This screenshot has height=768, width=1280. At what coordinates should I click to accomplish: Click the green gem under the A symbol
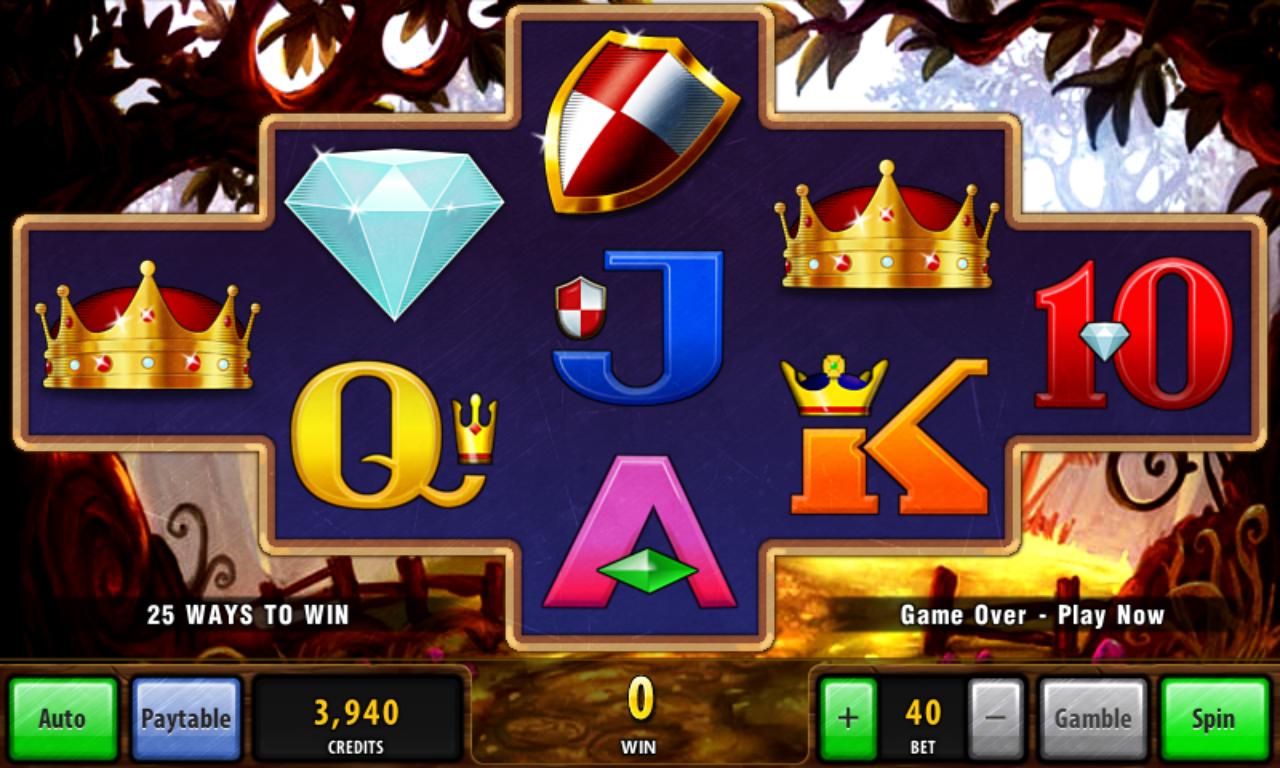click(x=645, y=572)
